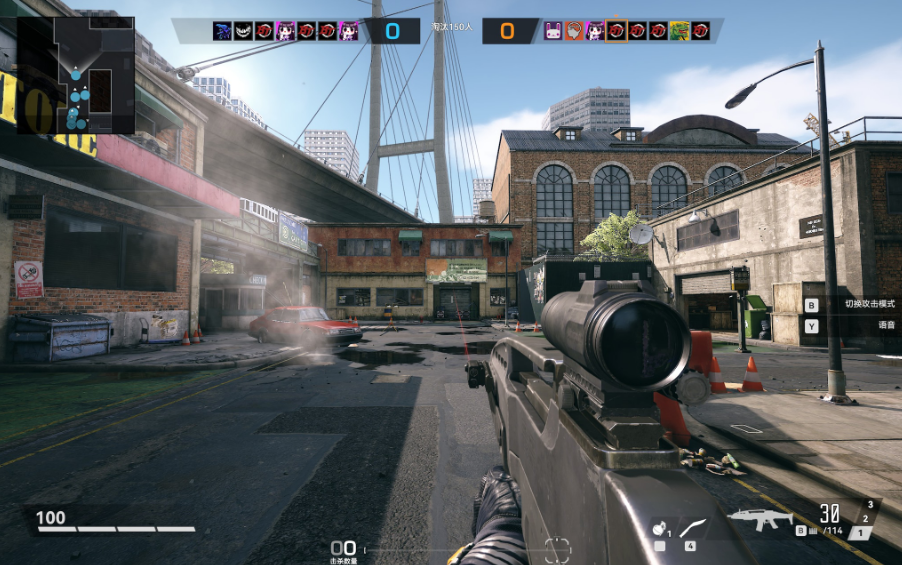Select the white grinning face avatar
Viewport: 902px width, 565px height.
[243, 31]
